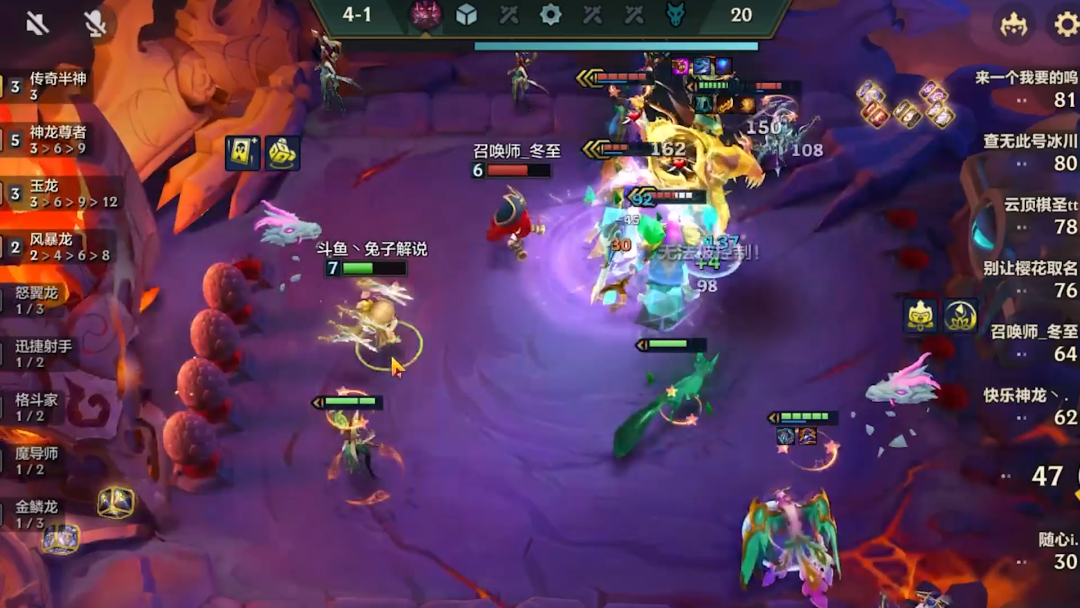The height and width of the screenshot is (608, 1080).
Task: Show details for the 迅捷射手 trait
Action: [x=43, y=353]
